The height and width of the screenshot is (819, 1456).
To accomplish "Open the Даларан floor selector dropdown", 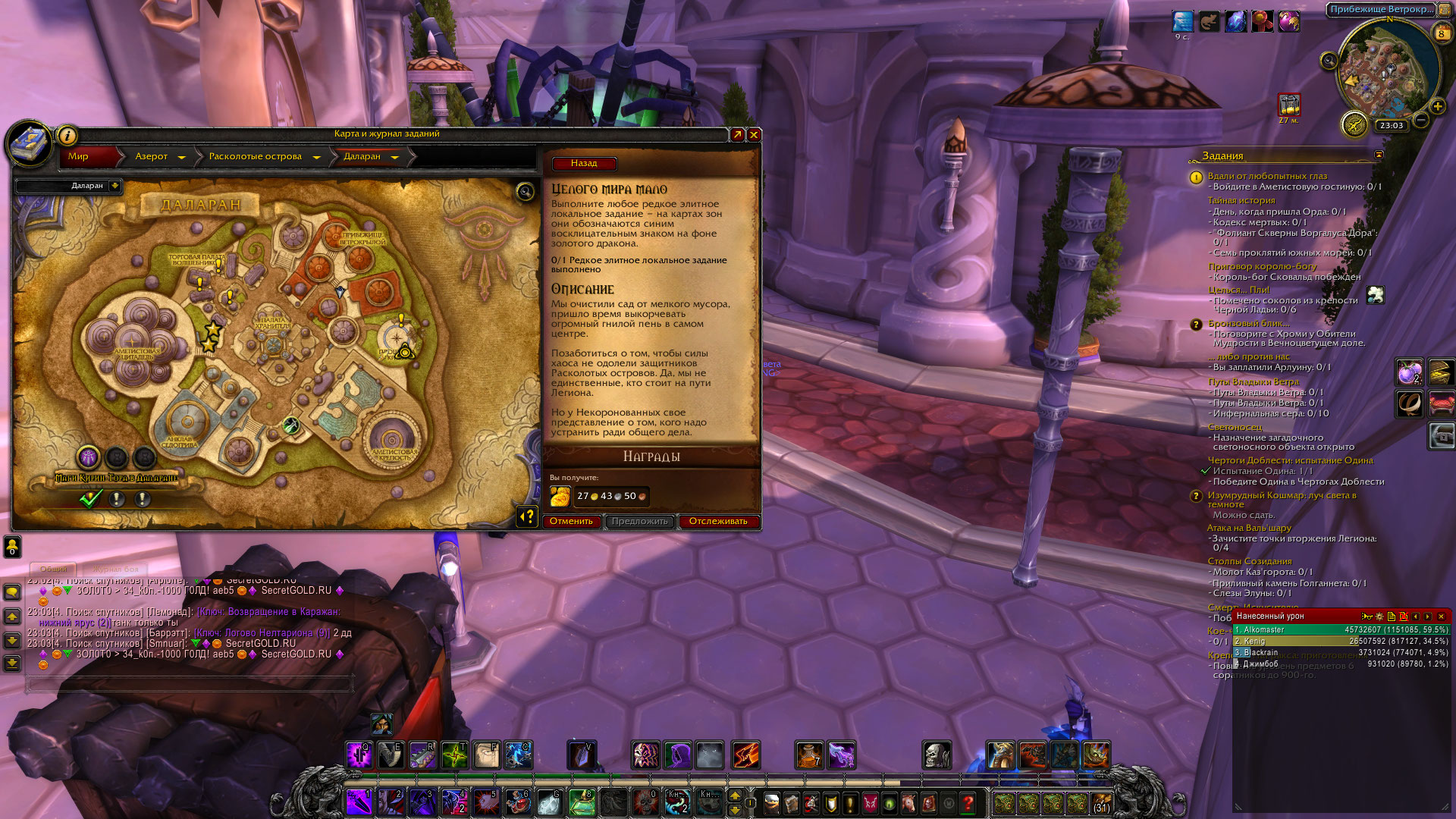I will [115, 186].
